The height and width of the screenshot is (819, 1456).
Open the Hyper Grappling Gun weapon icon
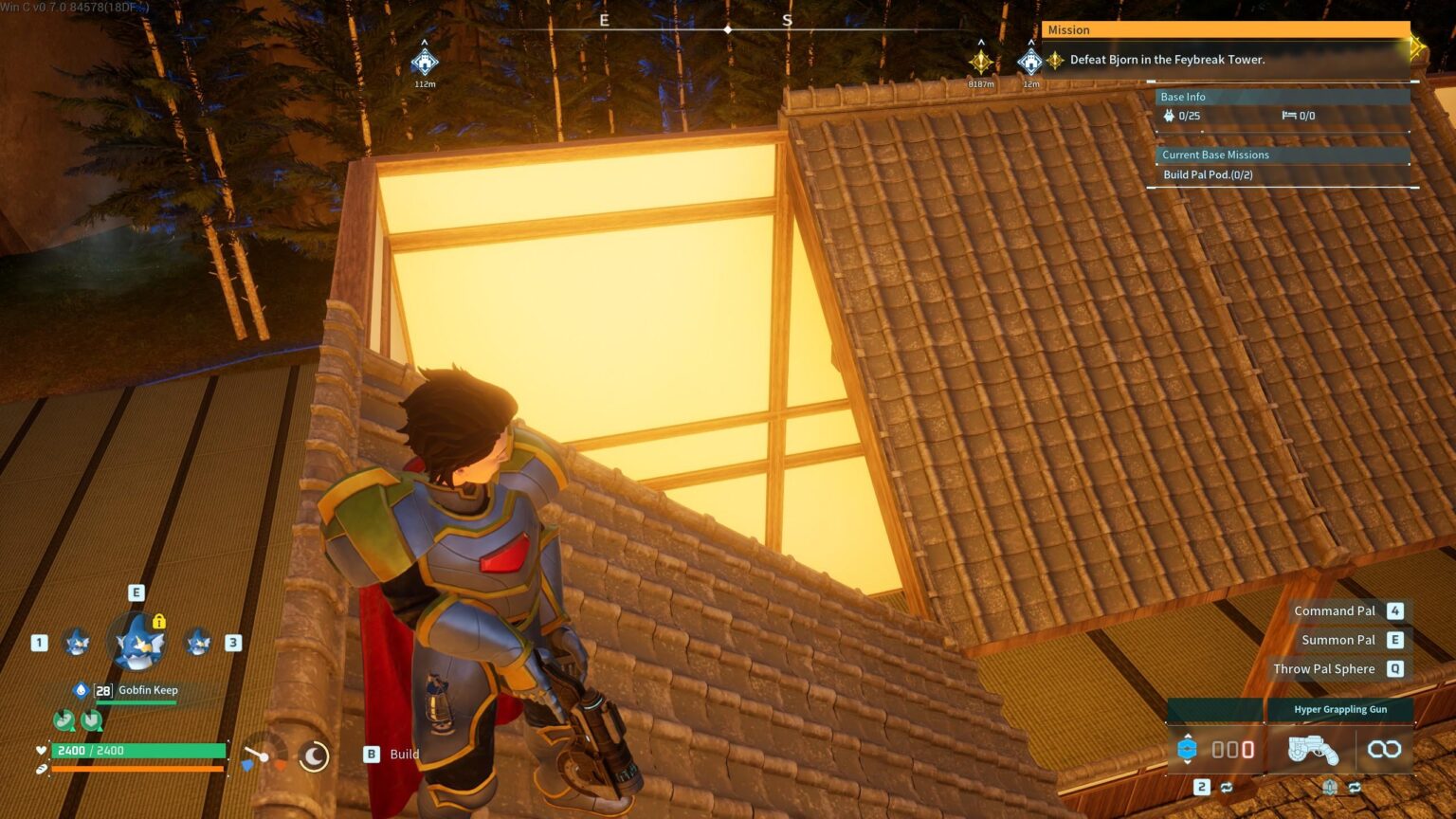click(x=1313, y=751)
